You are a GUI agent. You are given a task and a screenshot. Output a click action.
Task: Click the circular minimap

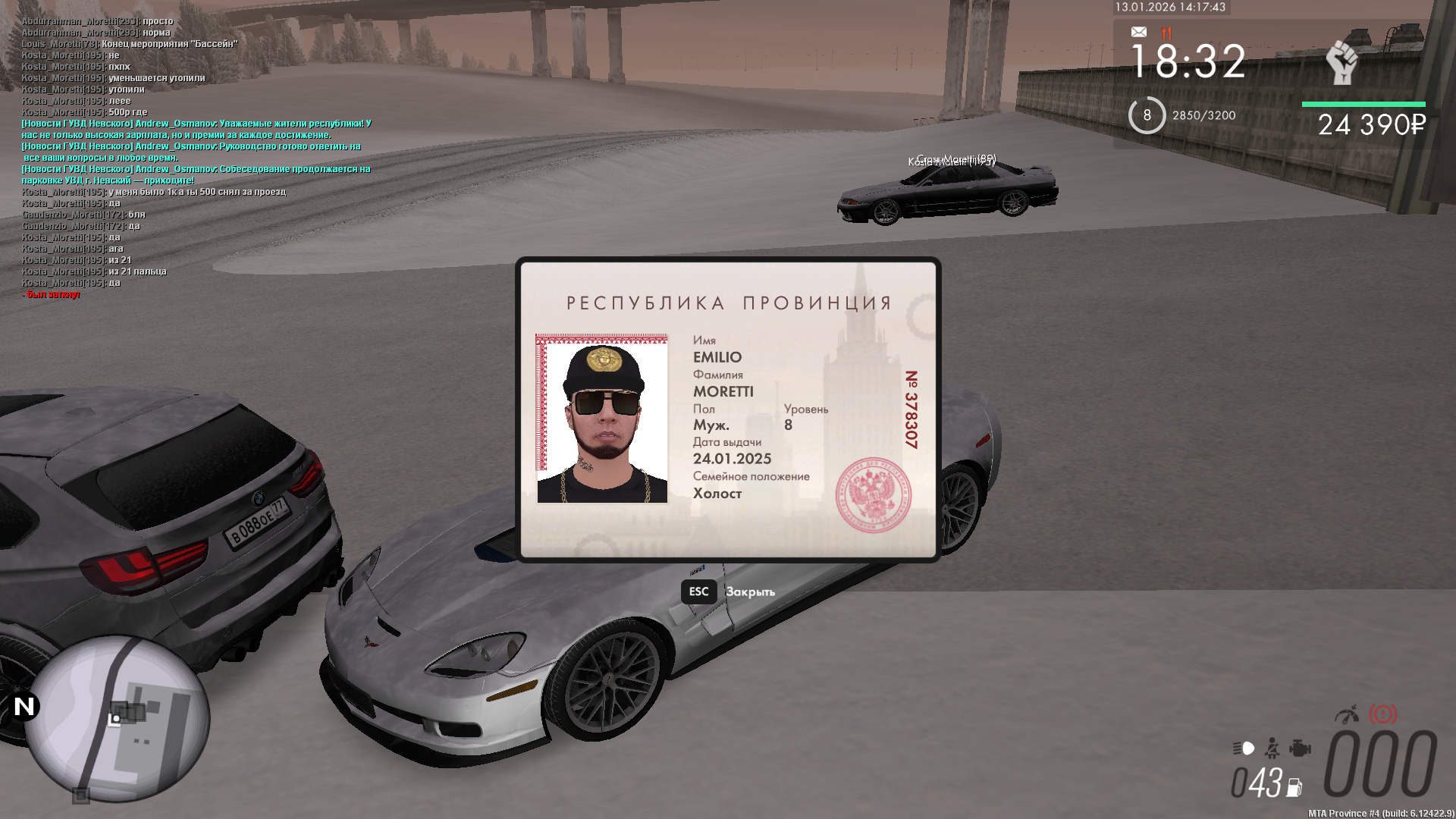click(118, 717)
